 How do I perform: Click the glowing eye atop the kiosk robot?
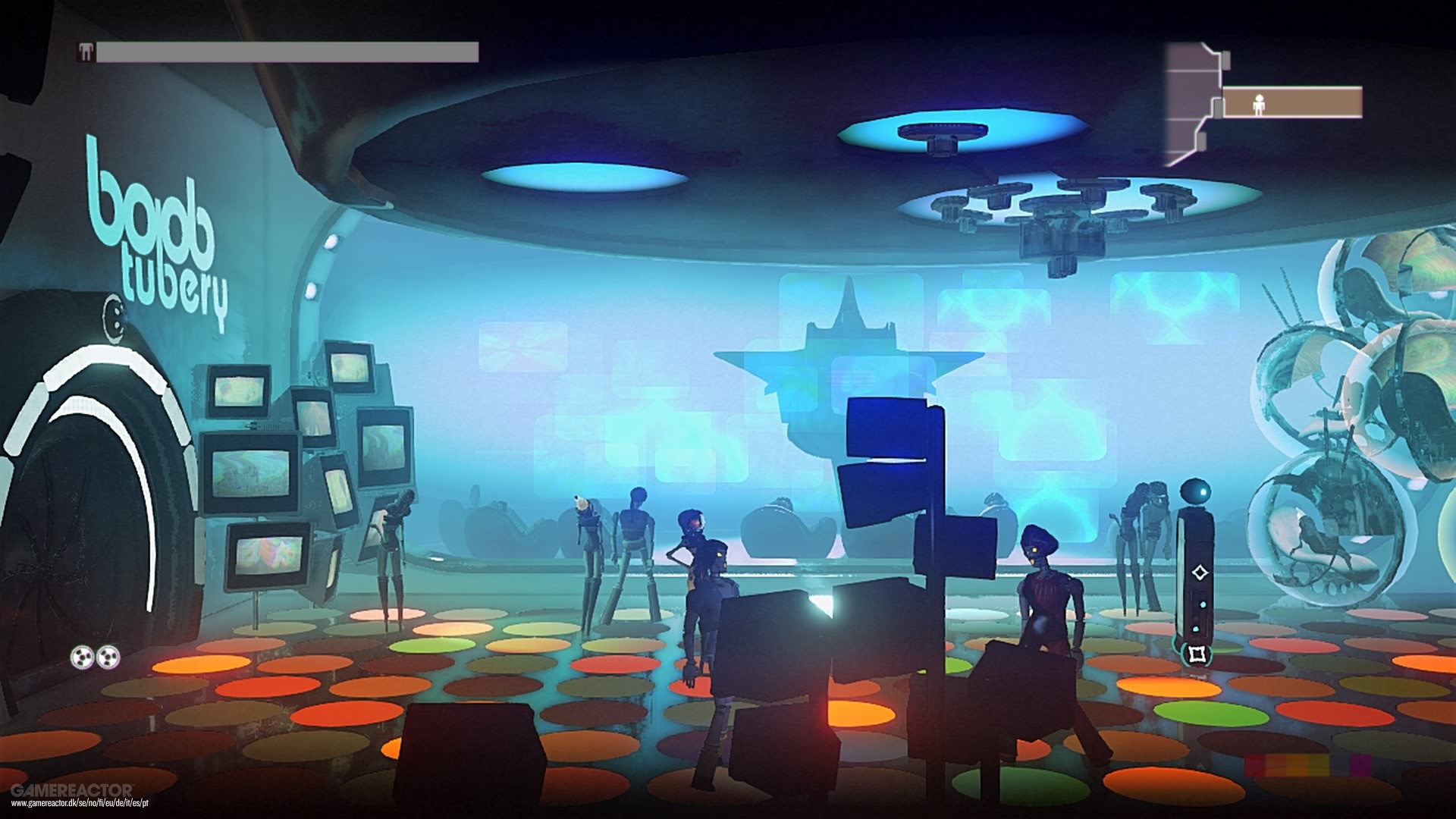pyautogui.click(x=1203, y=492)
